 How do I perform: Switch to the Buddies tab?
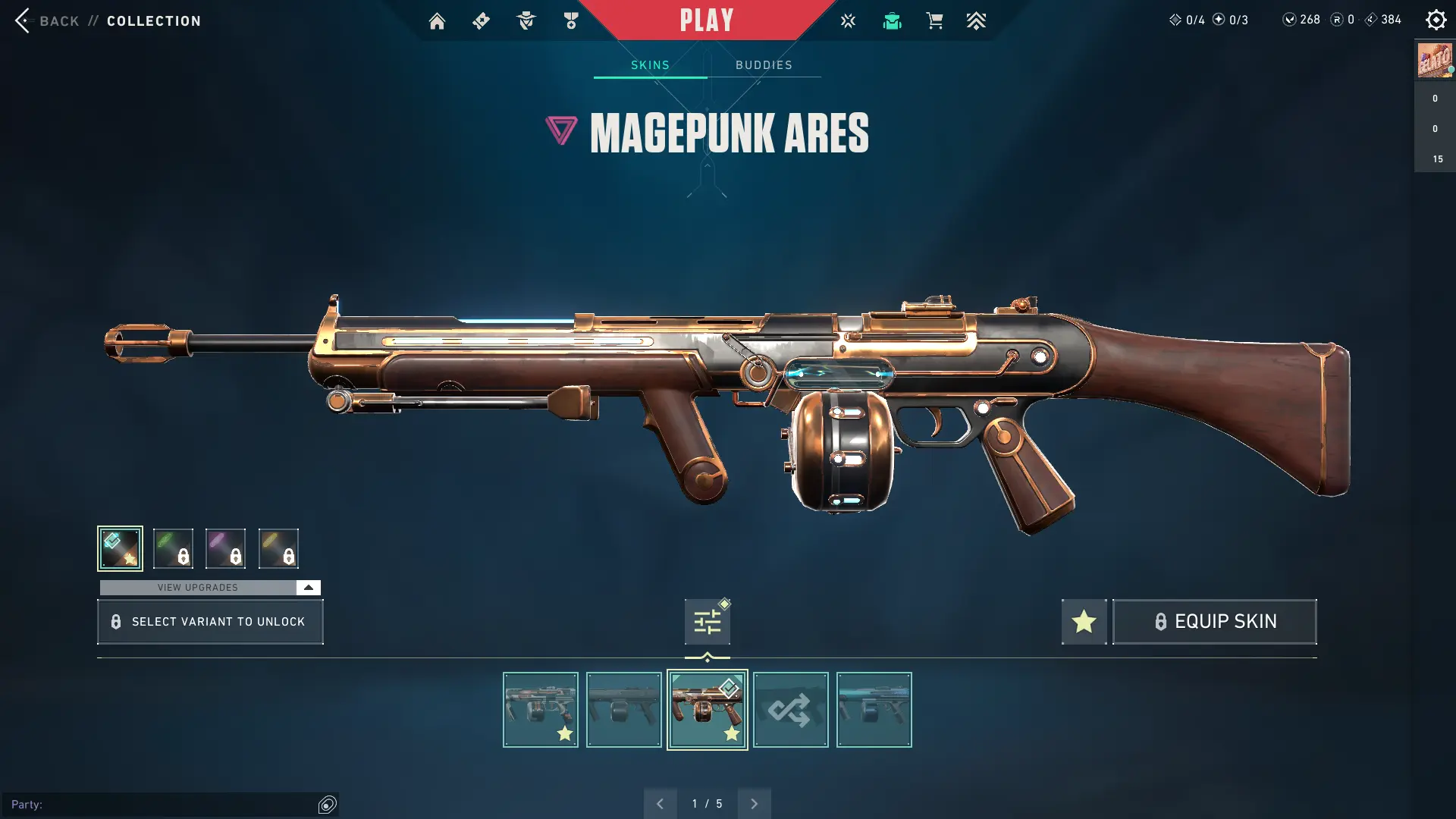point(764,65)
